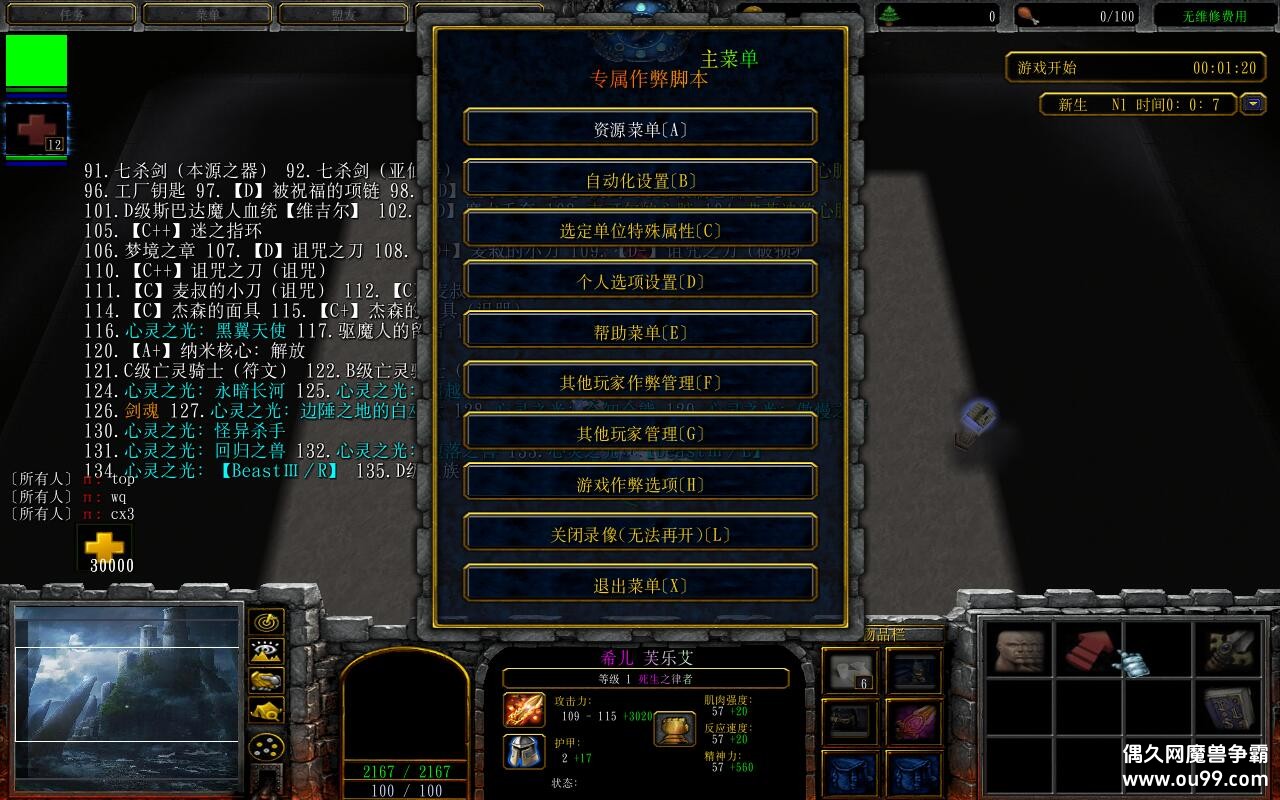Click the gold coin icon above the 30000 text
Image resolution: width=1280 pixels, height=800 pixels.
tap(105, 543)
